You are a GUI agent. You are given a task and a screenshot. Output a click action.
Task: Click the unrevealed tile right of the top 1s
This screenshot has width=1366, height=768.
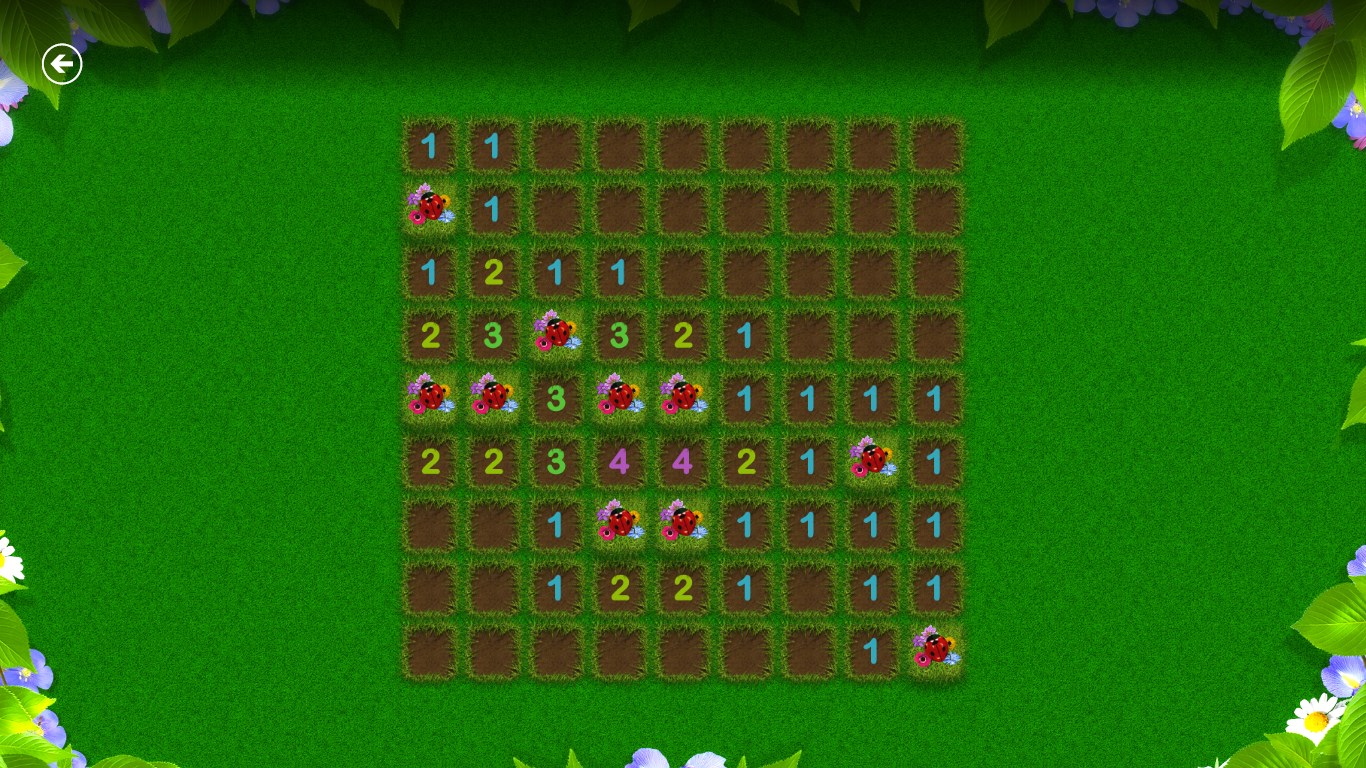(x=556, y=144)
